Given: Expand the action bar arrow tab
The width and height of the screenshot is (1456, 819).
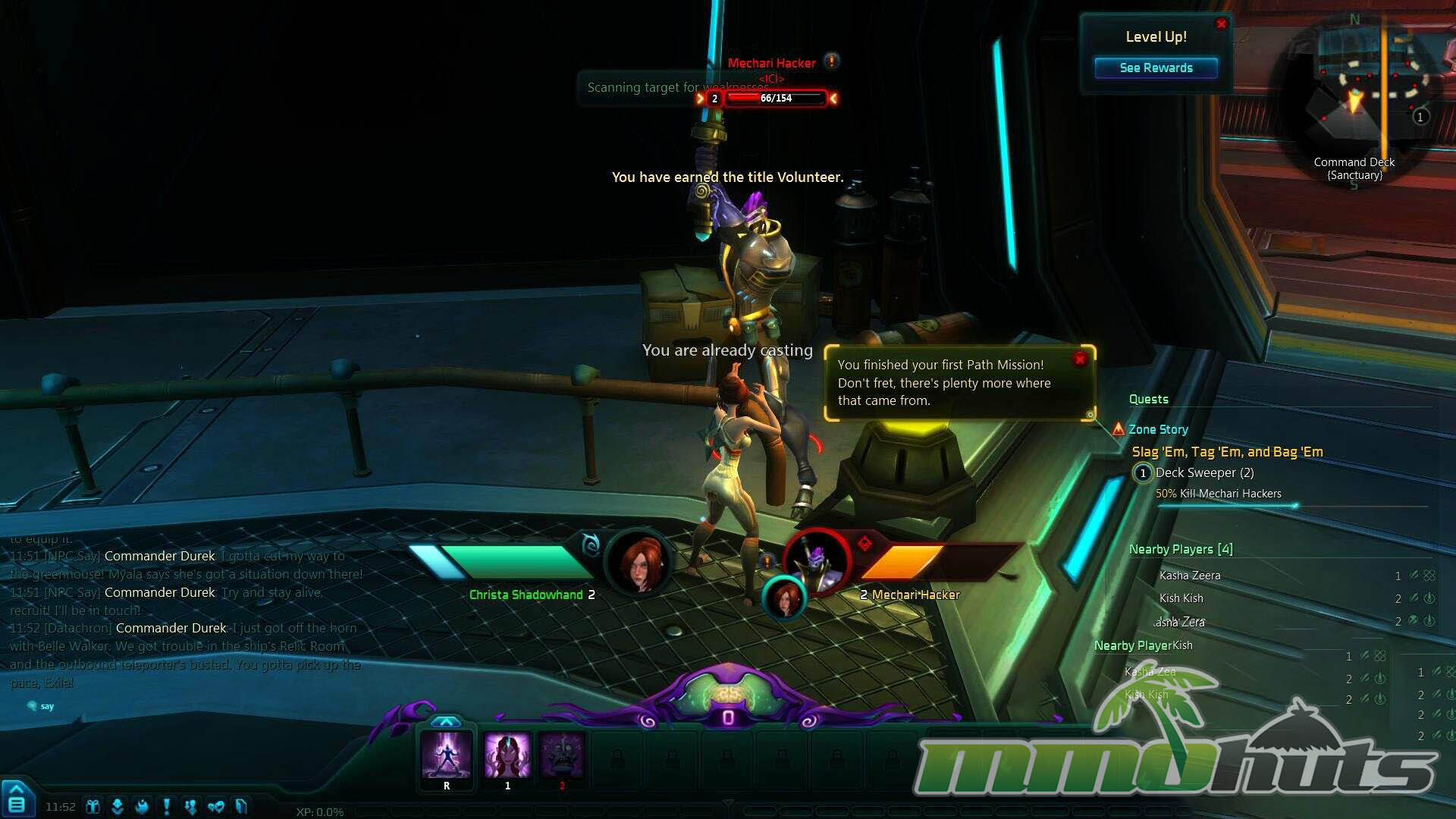Looking at the screenshot, I should (x=446, y=721).
